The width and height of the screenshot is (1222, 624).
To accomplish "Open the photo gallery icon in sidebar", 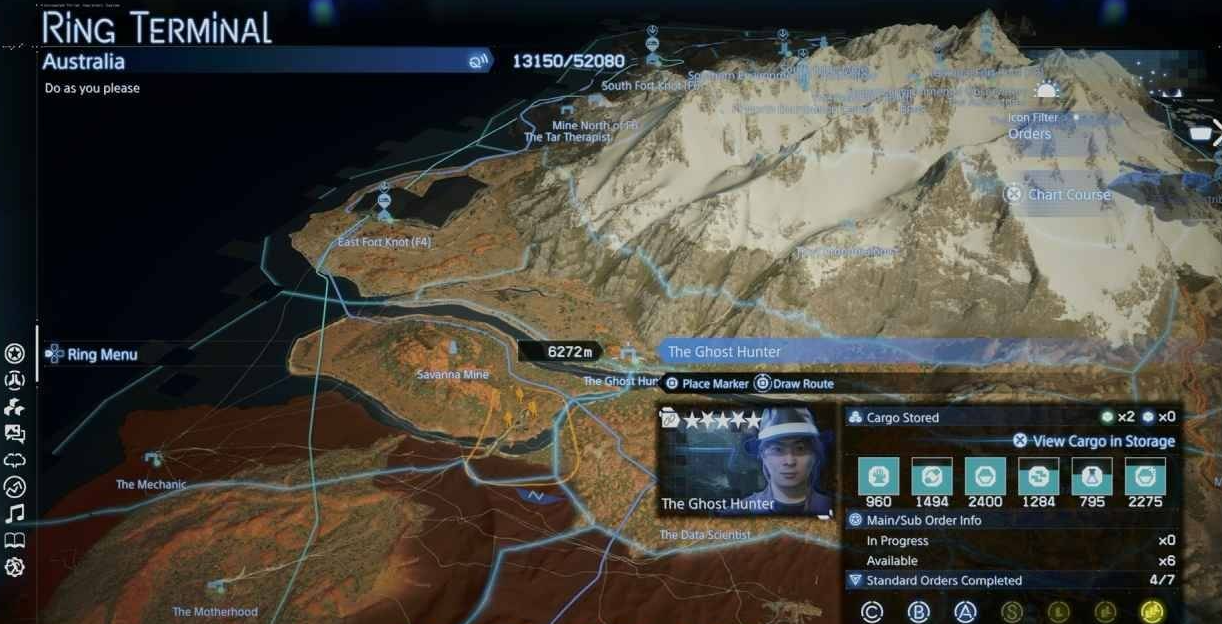I will [15, 434].
